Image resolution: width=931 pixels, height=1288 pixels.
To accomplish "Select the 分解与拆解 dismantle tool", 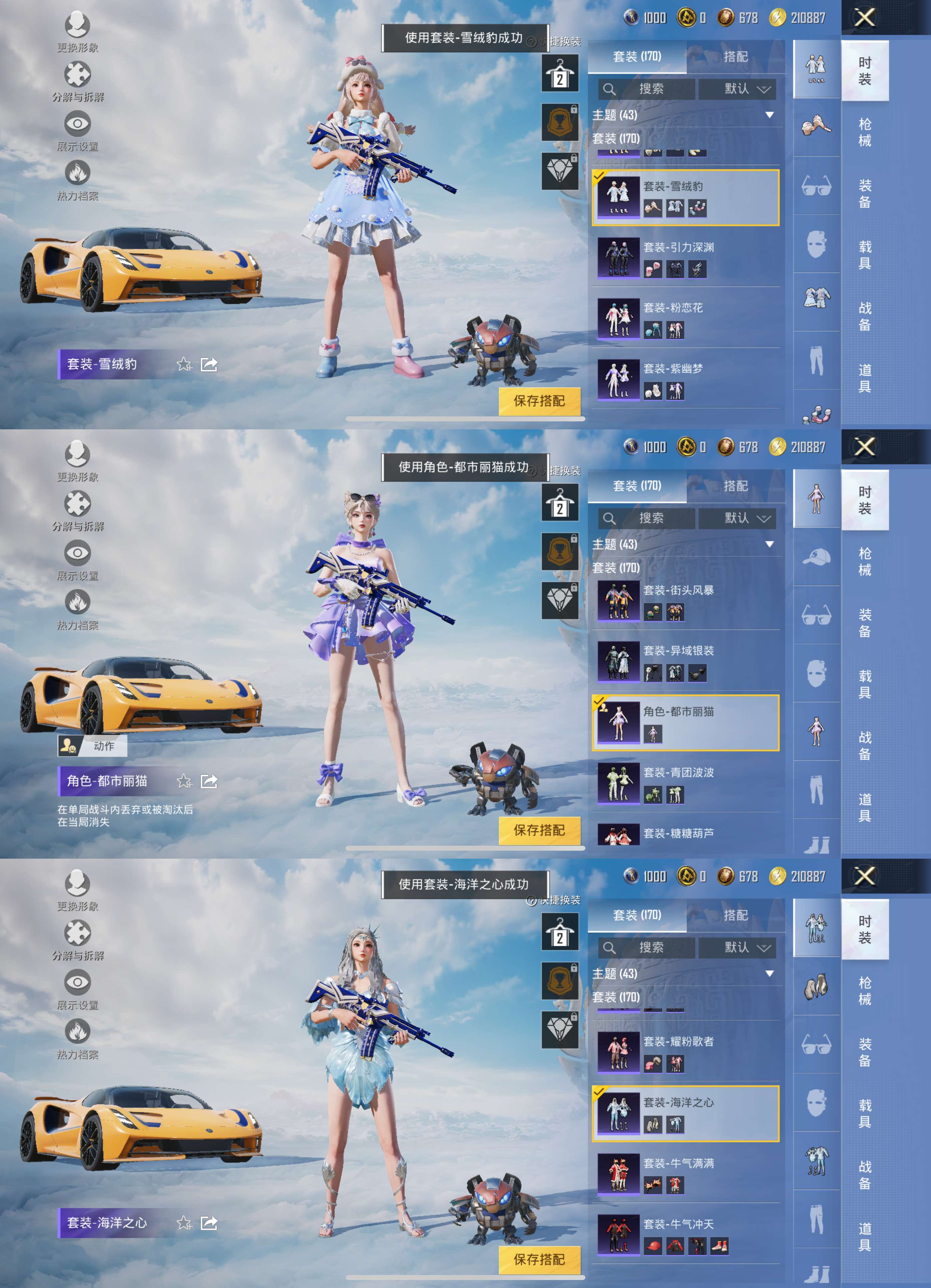I will 78,74.
